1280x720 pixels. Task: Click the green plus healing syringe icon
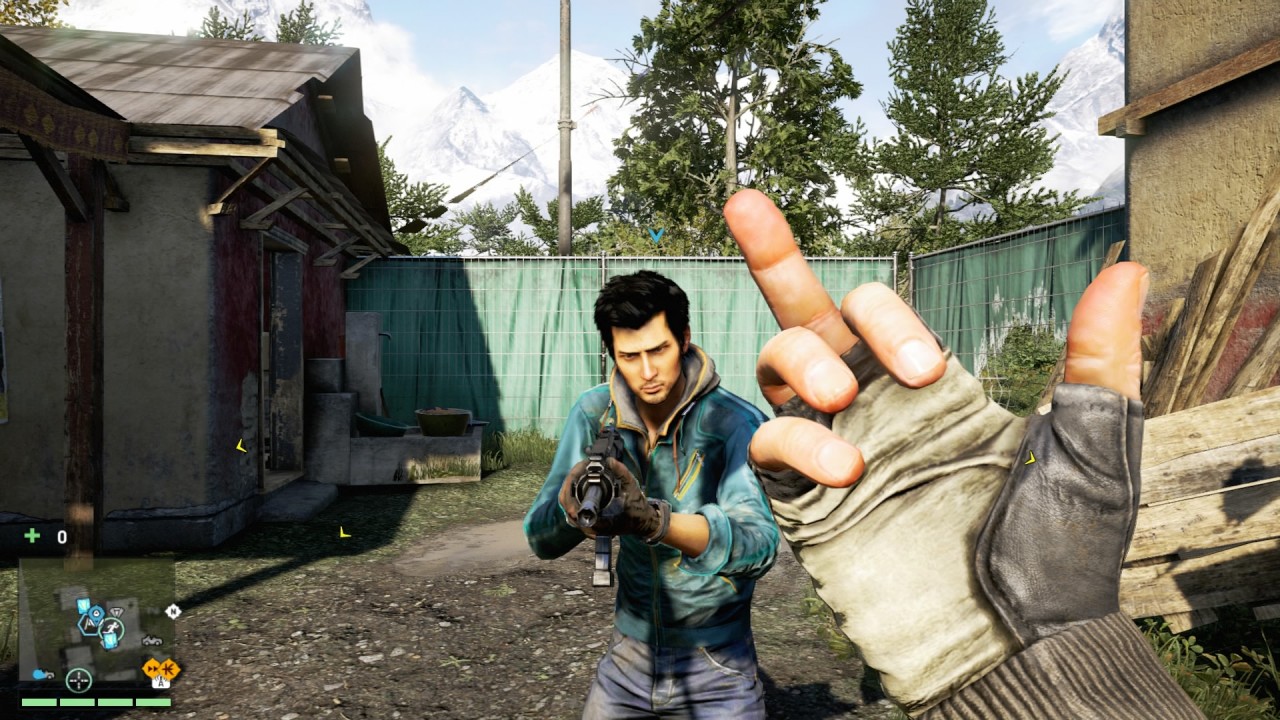click(32, 536)
